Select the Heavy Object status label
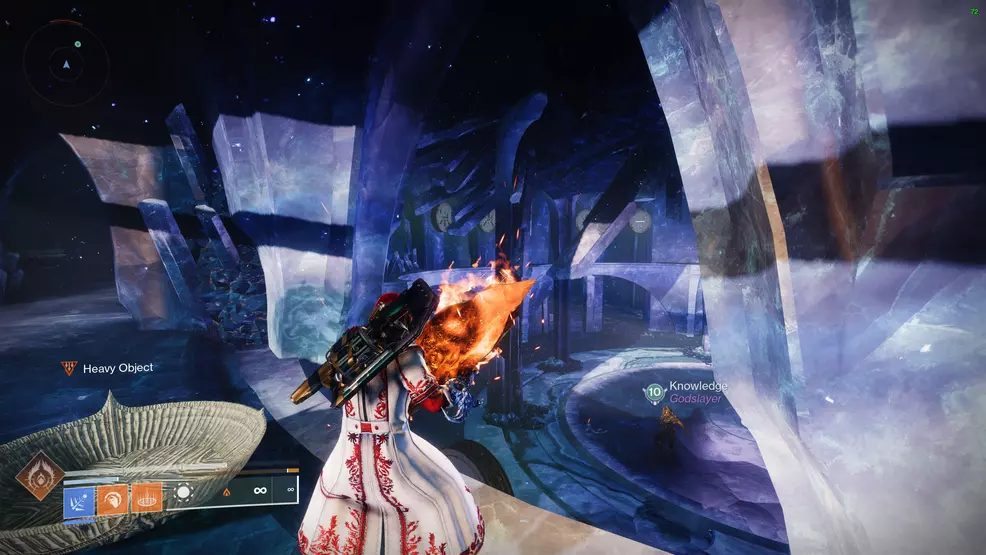 (117, 368)
